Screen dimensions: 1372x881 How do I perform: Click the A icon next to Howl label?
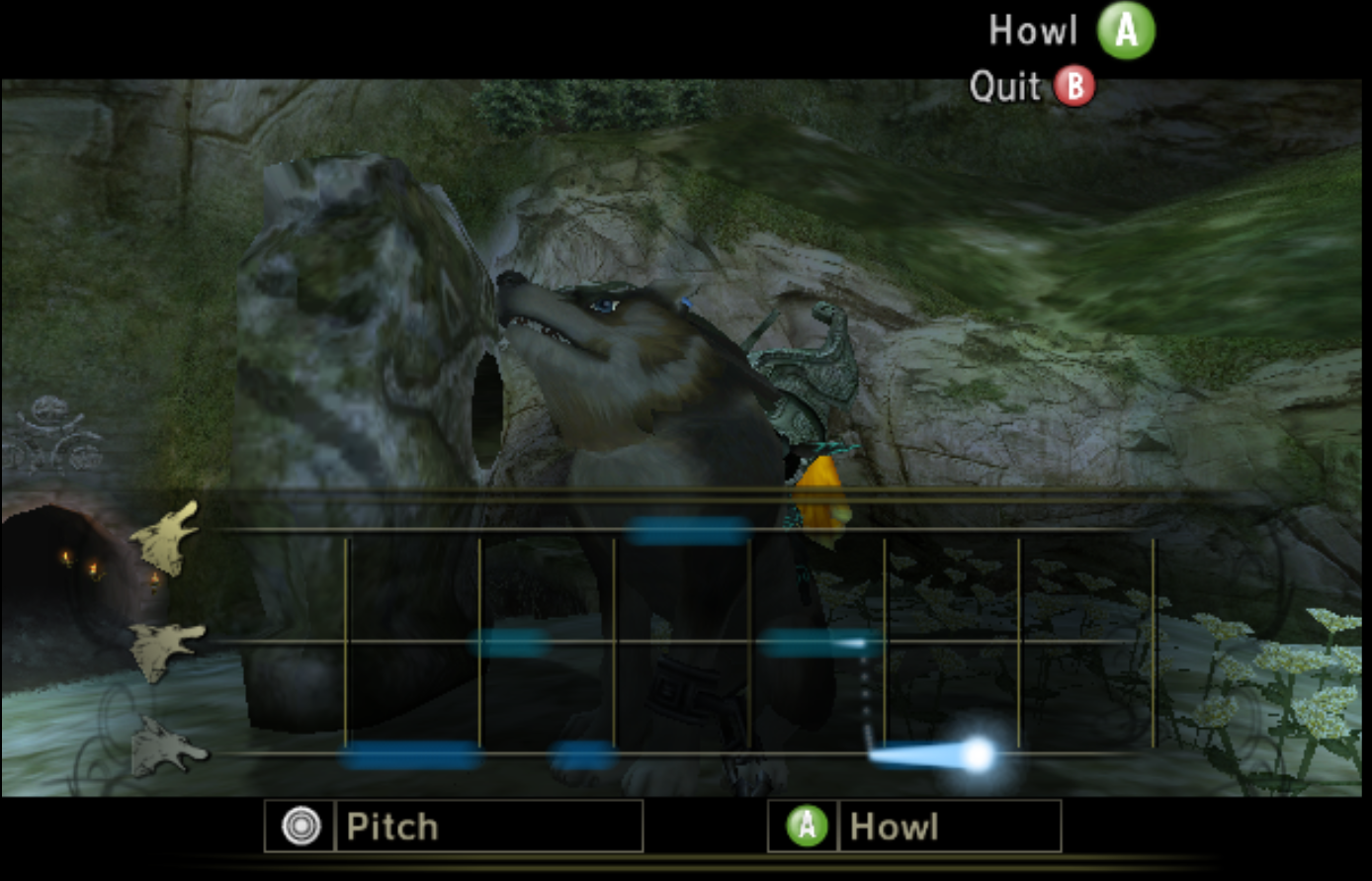(x=806, y=828)
